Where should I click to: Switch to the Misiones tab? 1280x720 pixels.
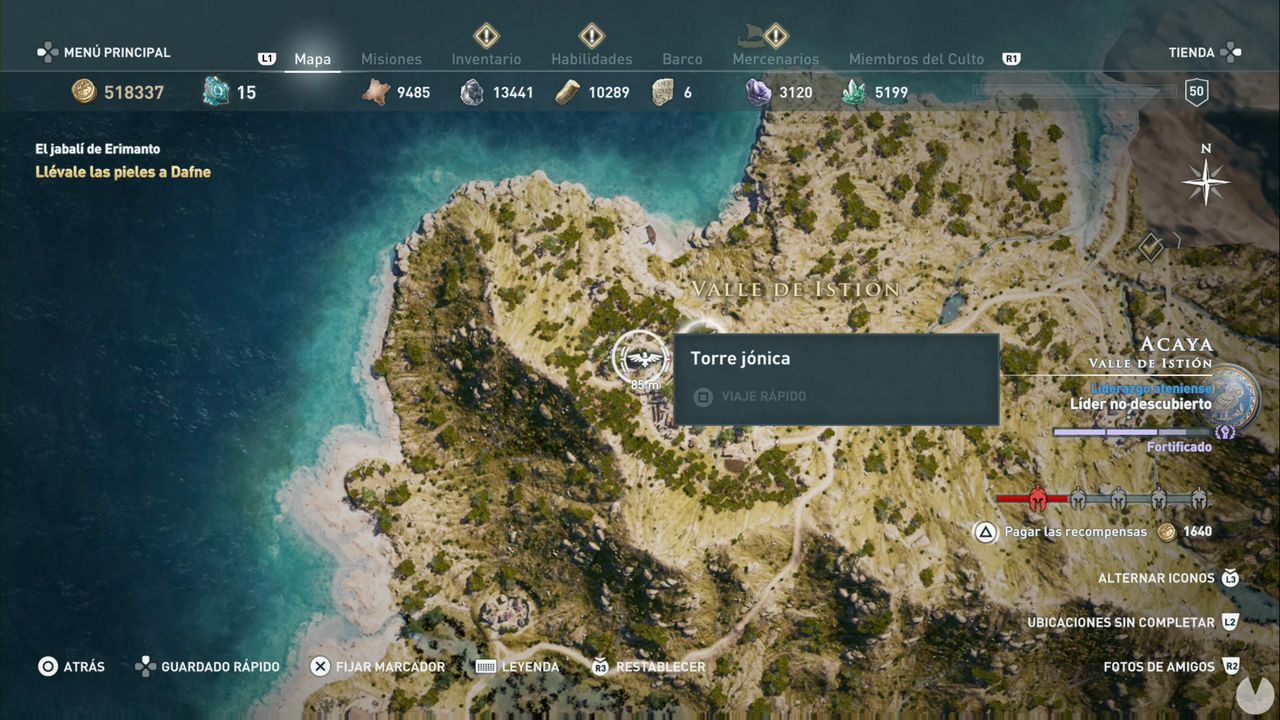pos(391,59)
